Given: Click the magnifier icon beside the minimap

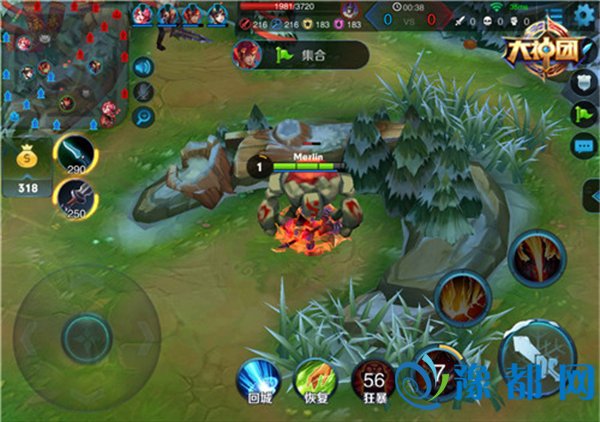Looking at the screenshot, I should point(144,117).
